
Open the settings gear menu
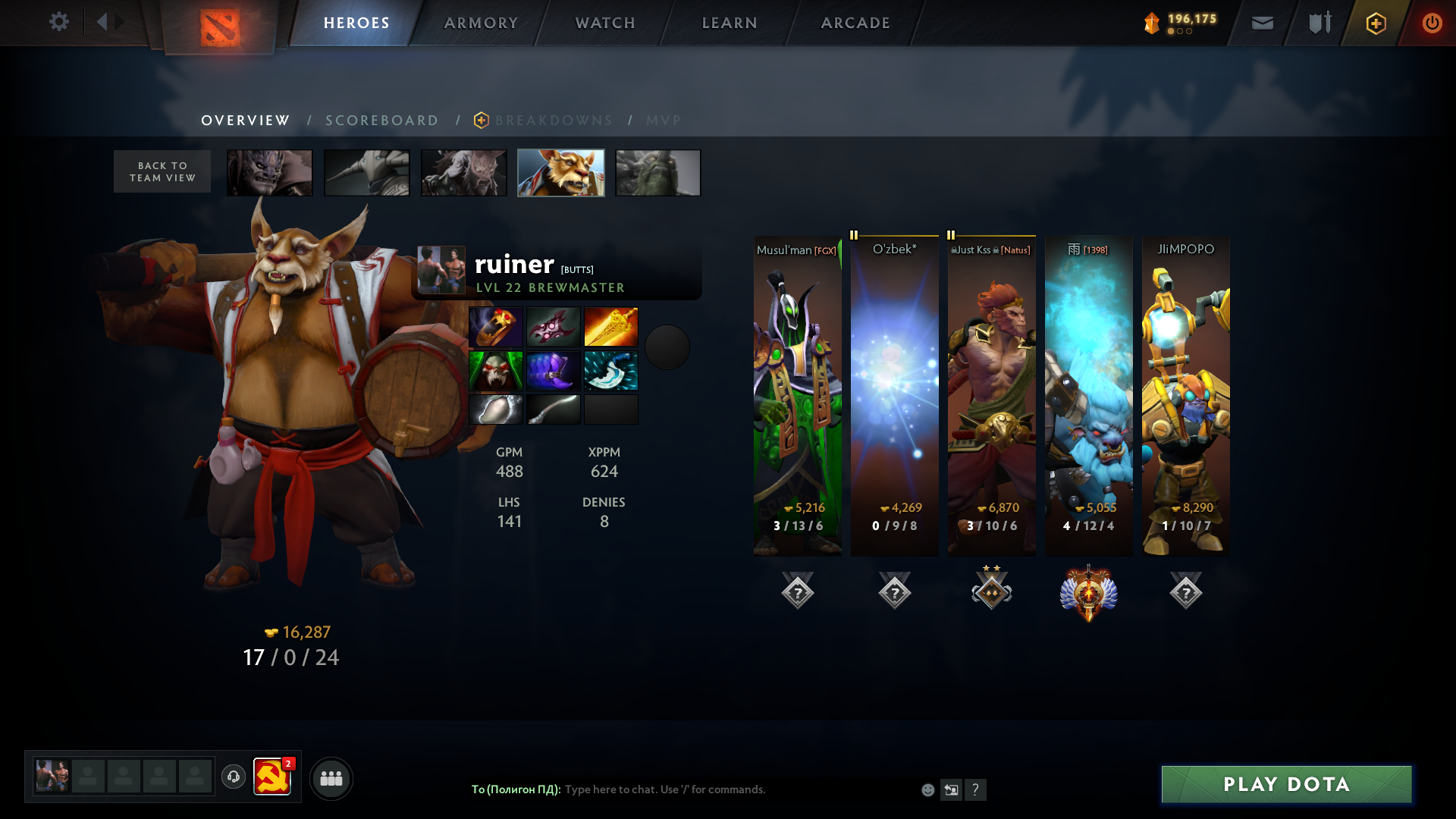pos(58,22)
